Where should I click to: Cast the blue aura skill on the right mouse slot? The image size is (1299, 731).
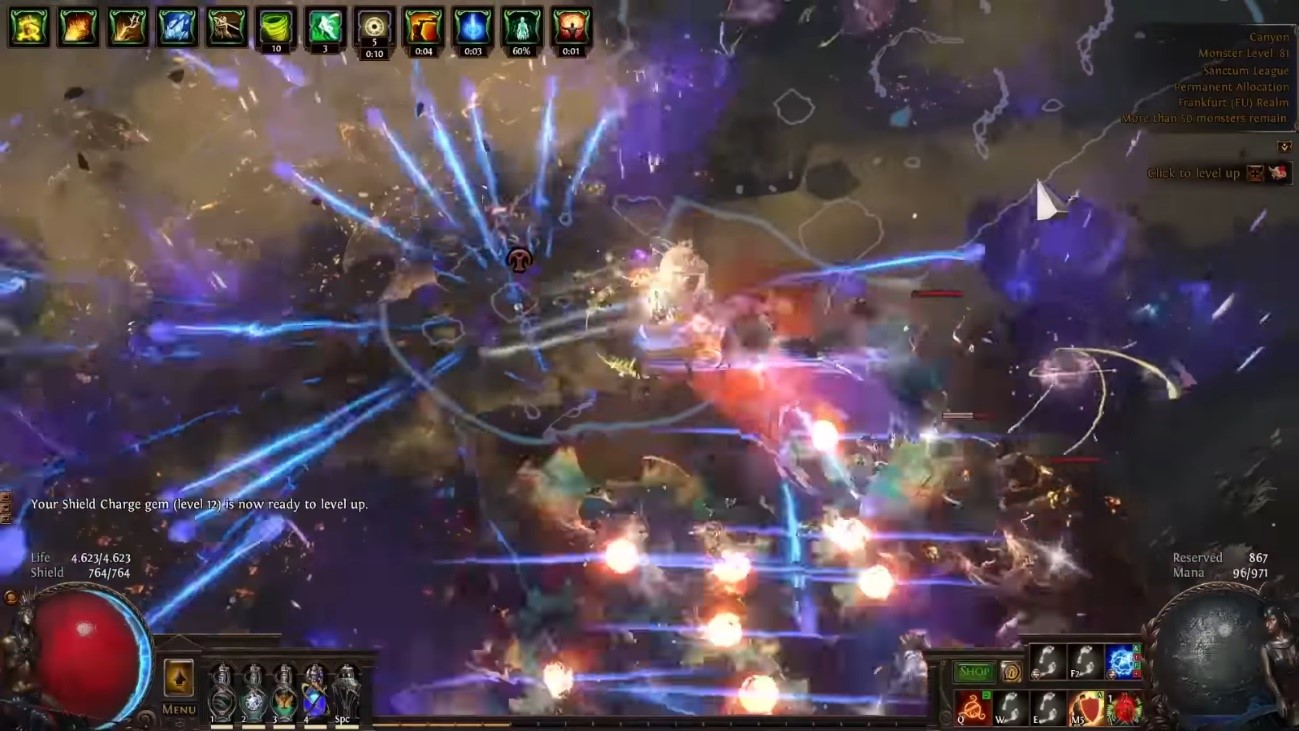1122,660
